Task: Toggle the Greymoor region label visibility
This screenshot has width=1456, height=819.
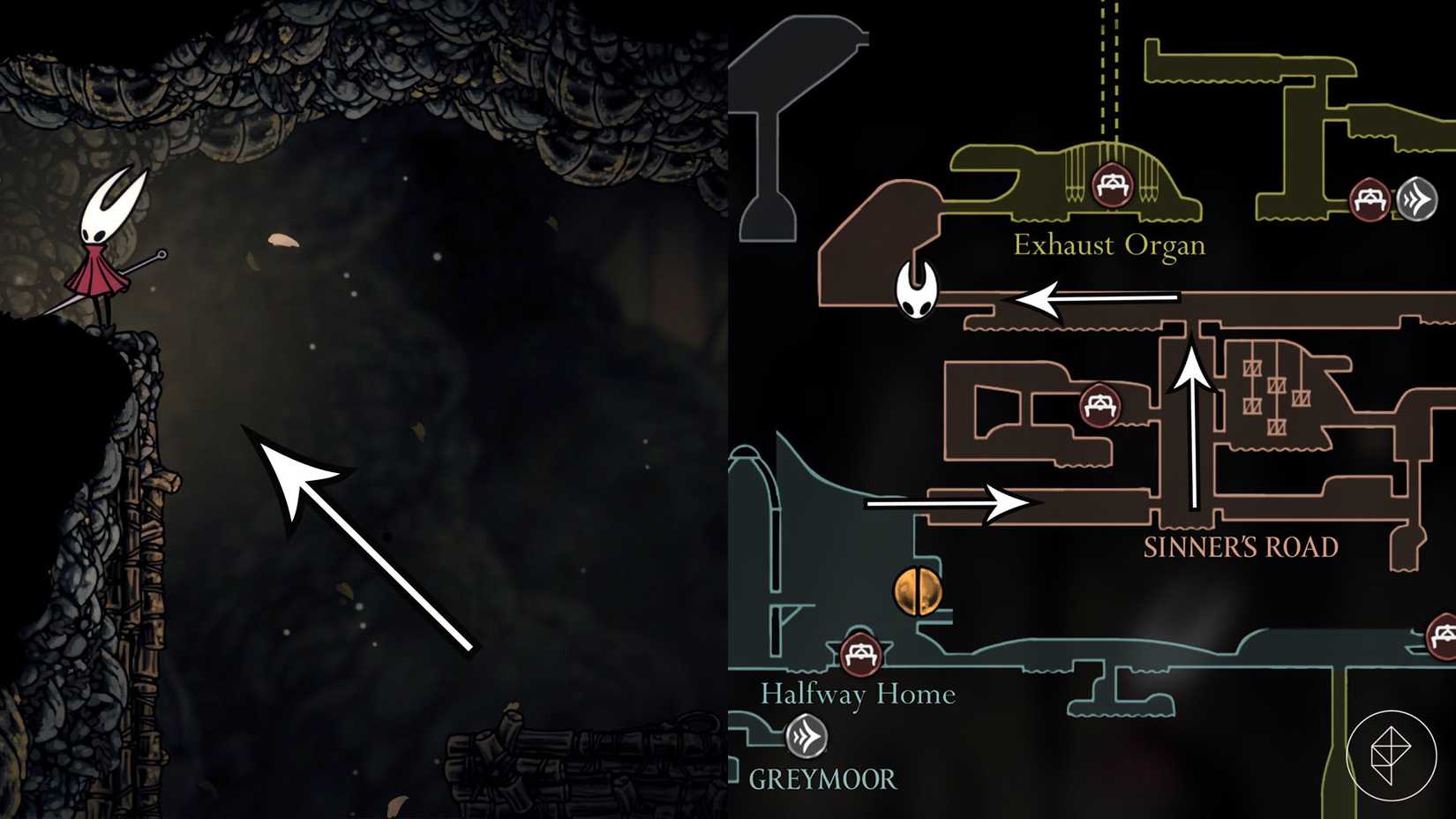Action: tap(822, 780)
